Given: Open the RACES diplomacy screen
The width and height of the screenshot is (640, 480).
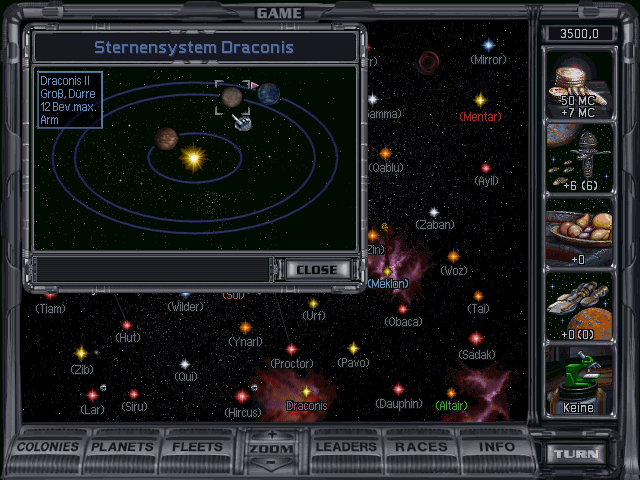Looking at the screenshot, I should coord(421,446).
